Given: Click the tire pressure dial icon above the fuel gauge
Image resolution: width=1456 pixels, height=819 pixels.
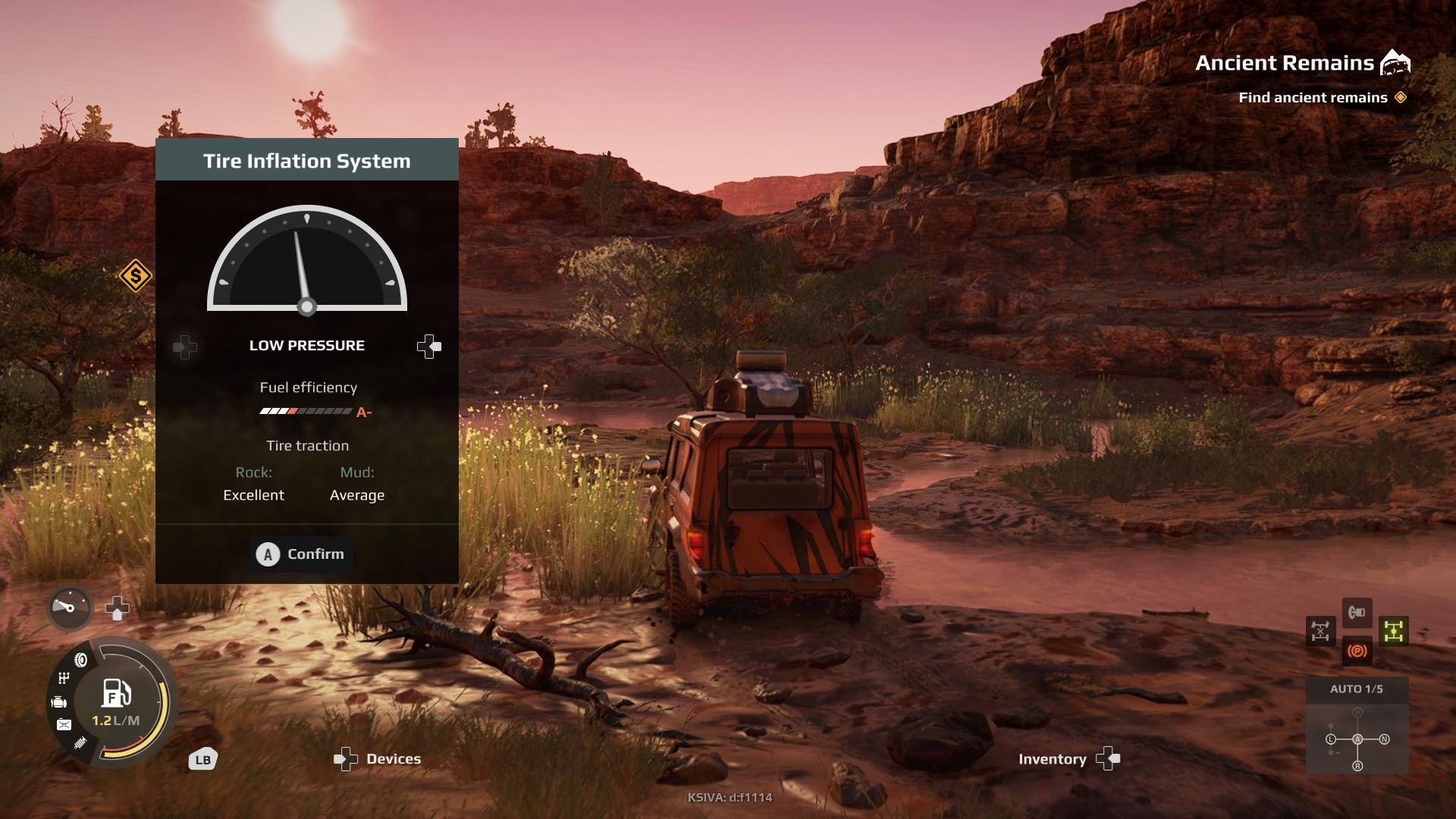Looking at the screenshot, I should pyautogui.click(x=69, y=607).
